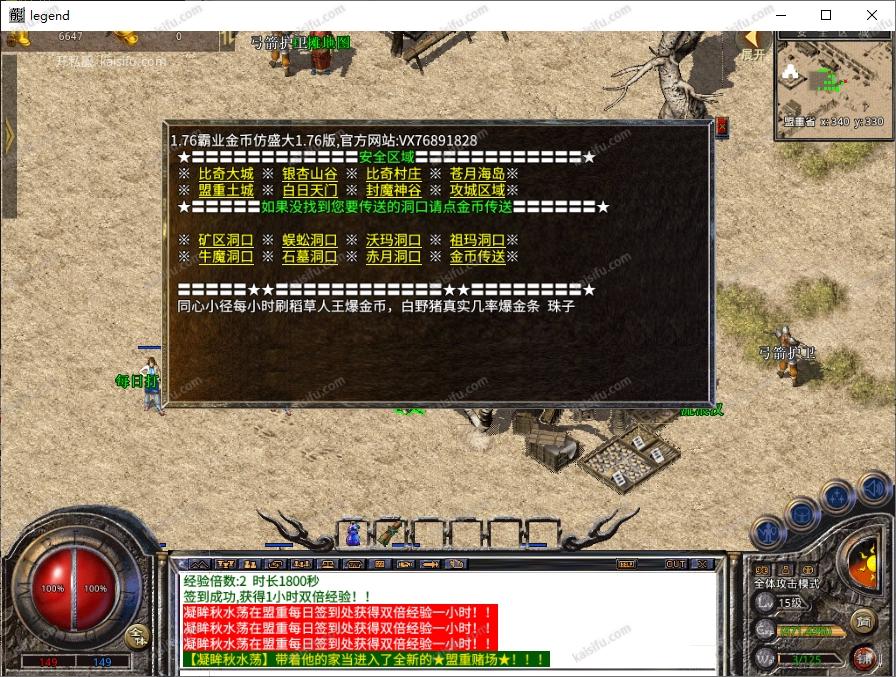Pick the 盟重土城 teleport option
The image size is (896, 677).
(226, 190)
